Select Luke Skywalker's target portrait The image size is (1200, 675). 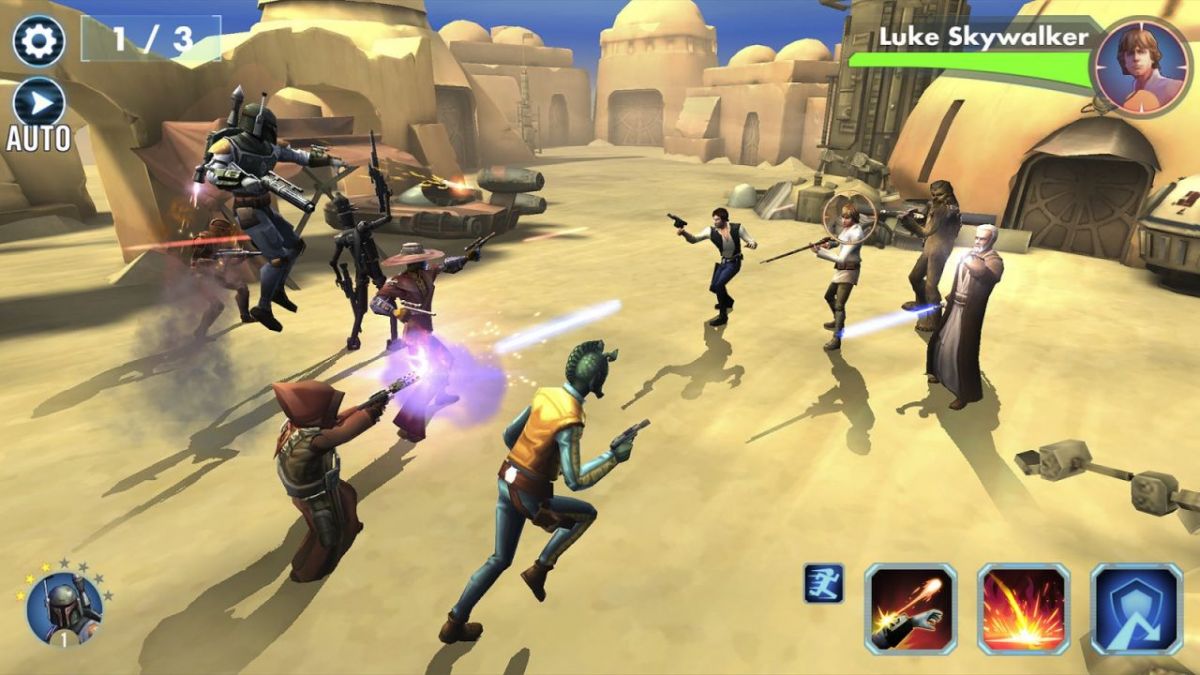[x=1139, y=65]
